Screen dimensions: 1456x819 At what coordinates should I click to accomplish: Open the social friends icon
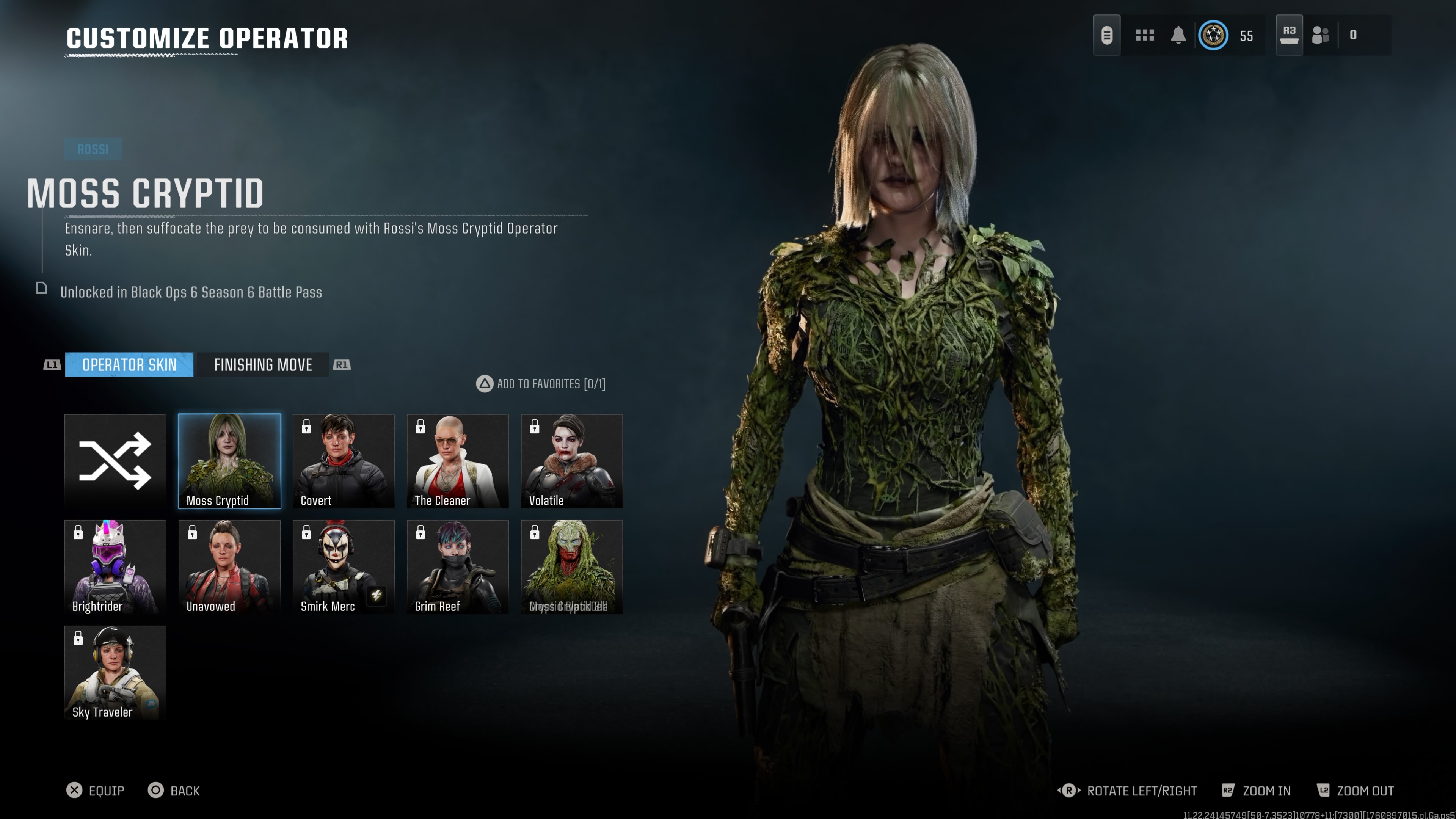click(x=1320, y=35)
